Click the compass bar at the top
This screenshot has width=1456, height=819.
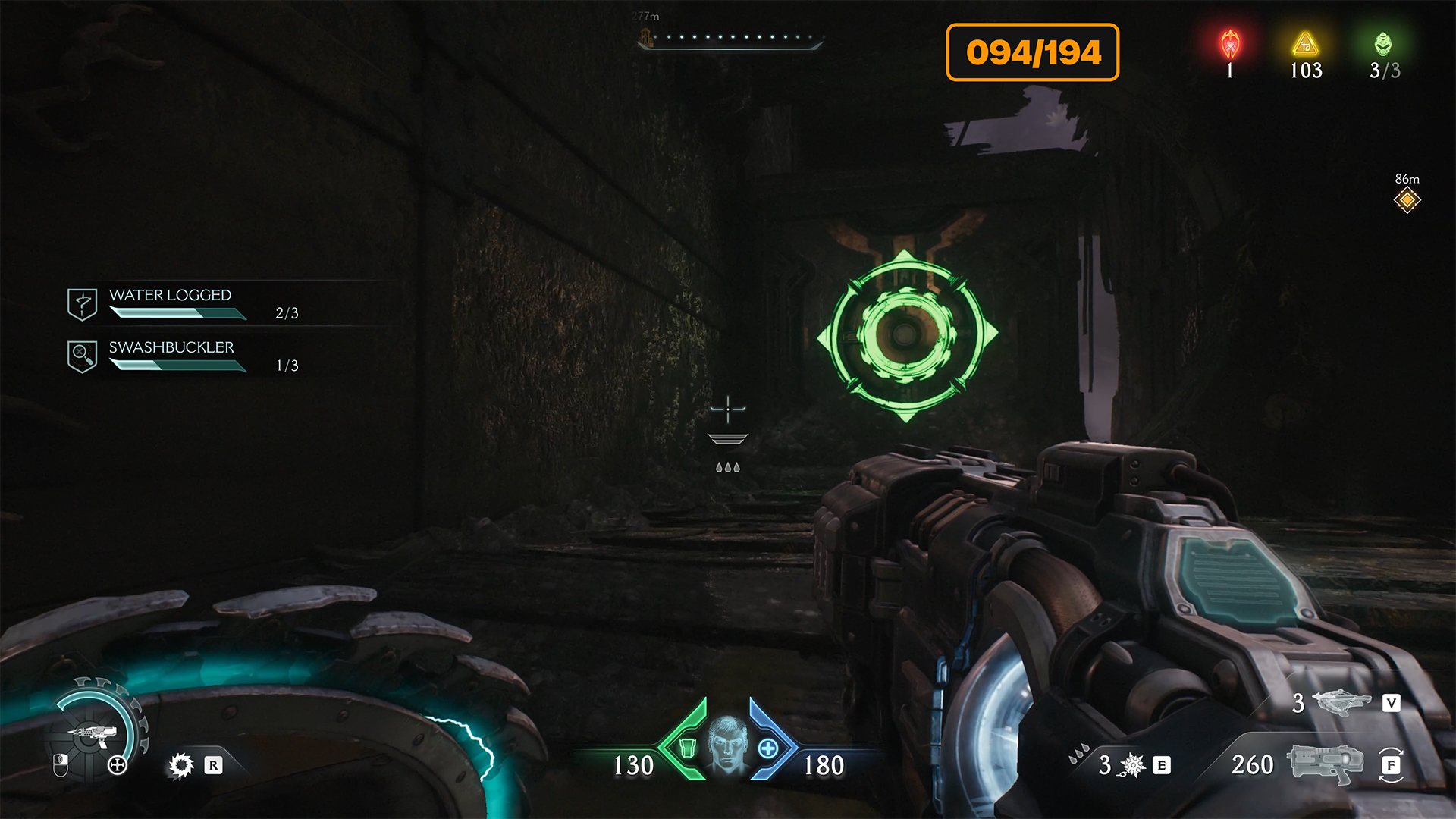tap(730, 39)
